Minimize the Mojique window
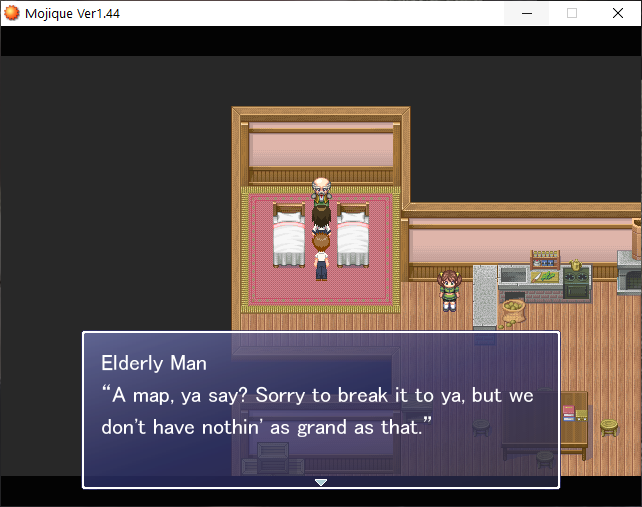The image size is (642, 507). (x=527, y=13)
